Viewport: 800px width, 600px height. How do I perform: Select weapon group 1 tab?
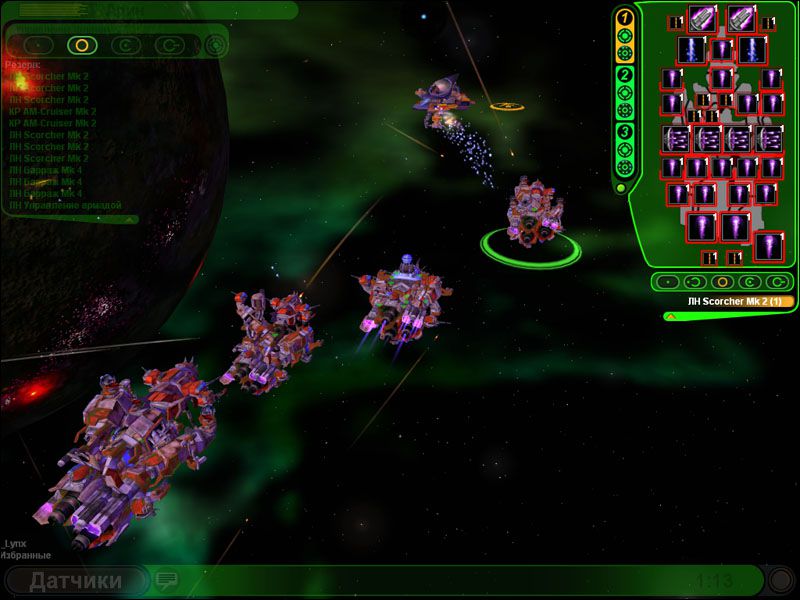624,18
